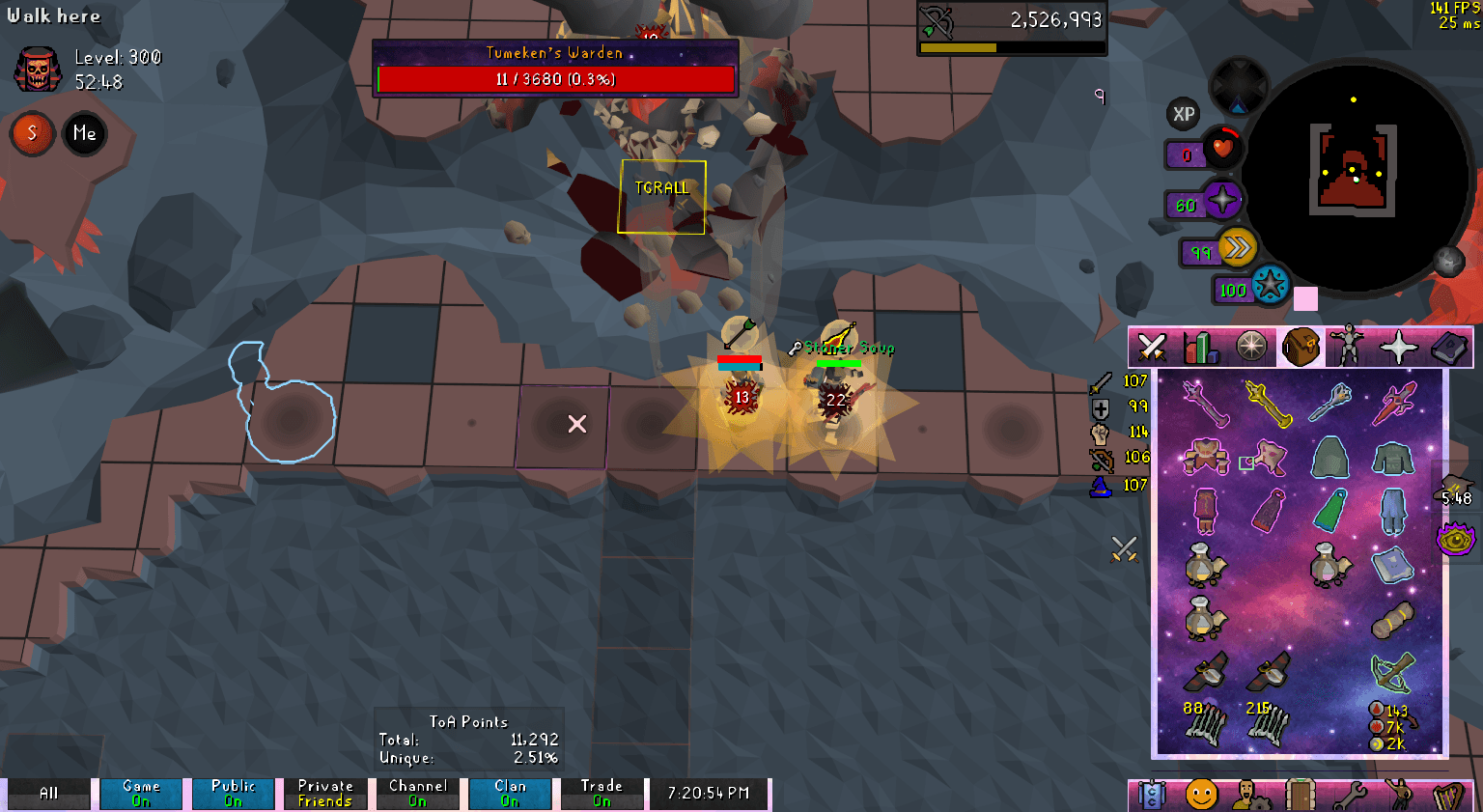Open the Inventory backpack tab
This screenshot has width=1483, height=812.
coord(1302,347)
